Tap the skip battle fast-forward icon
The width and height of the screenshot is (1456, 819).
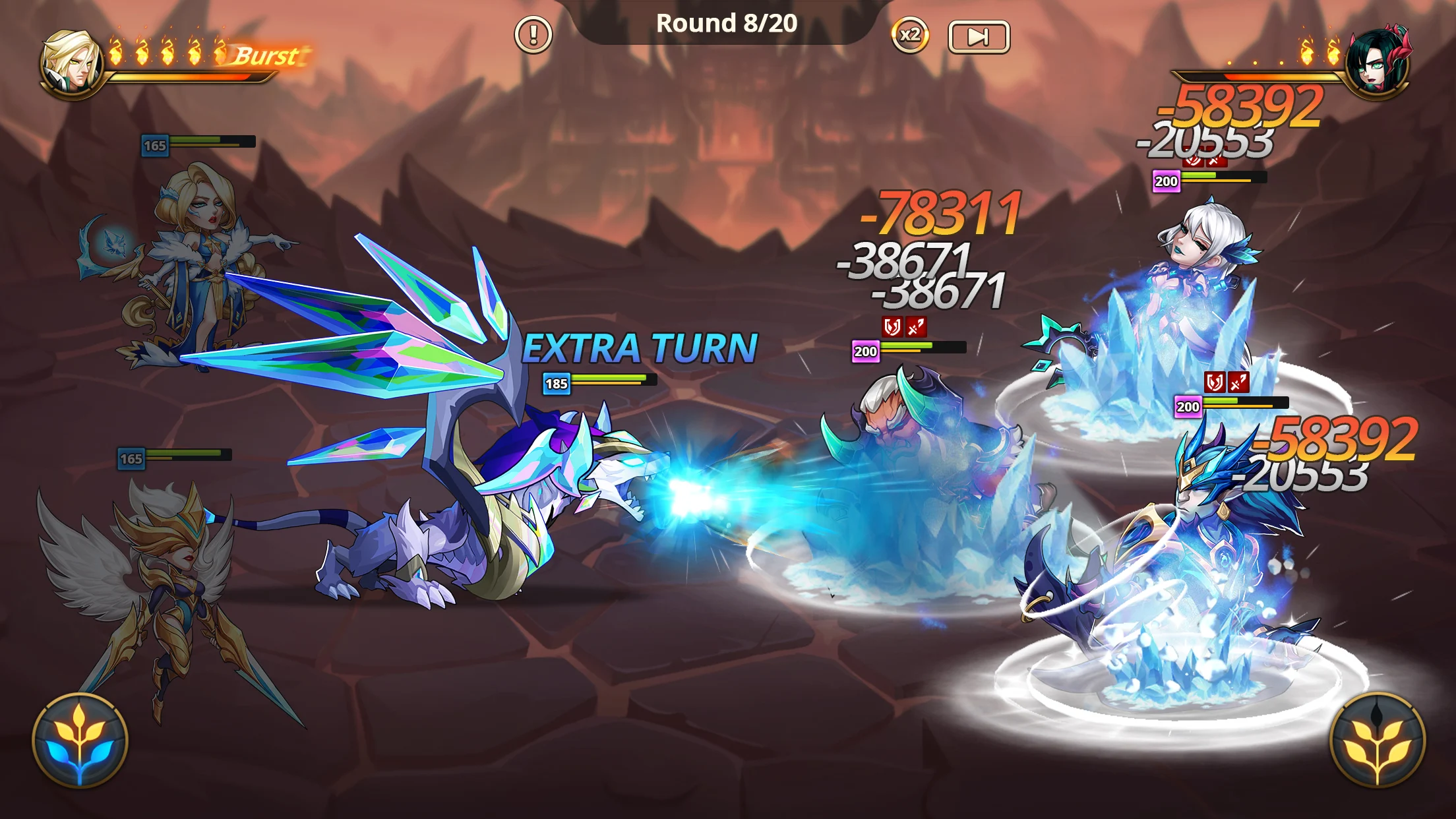pos(980,38)
